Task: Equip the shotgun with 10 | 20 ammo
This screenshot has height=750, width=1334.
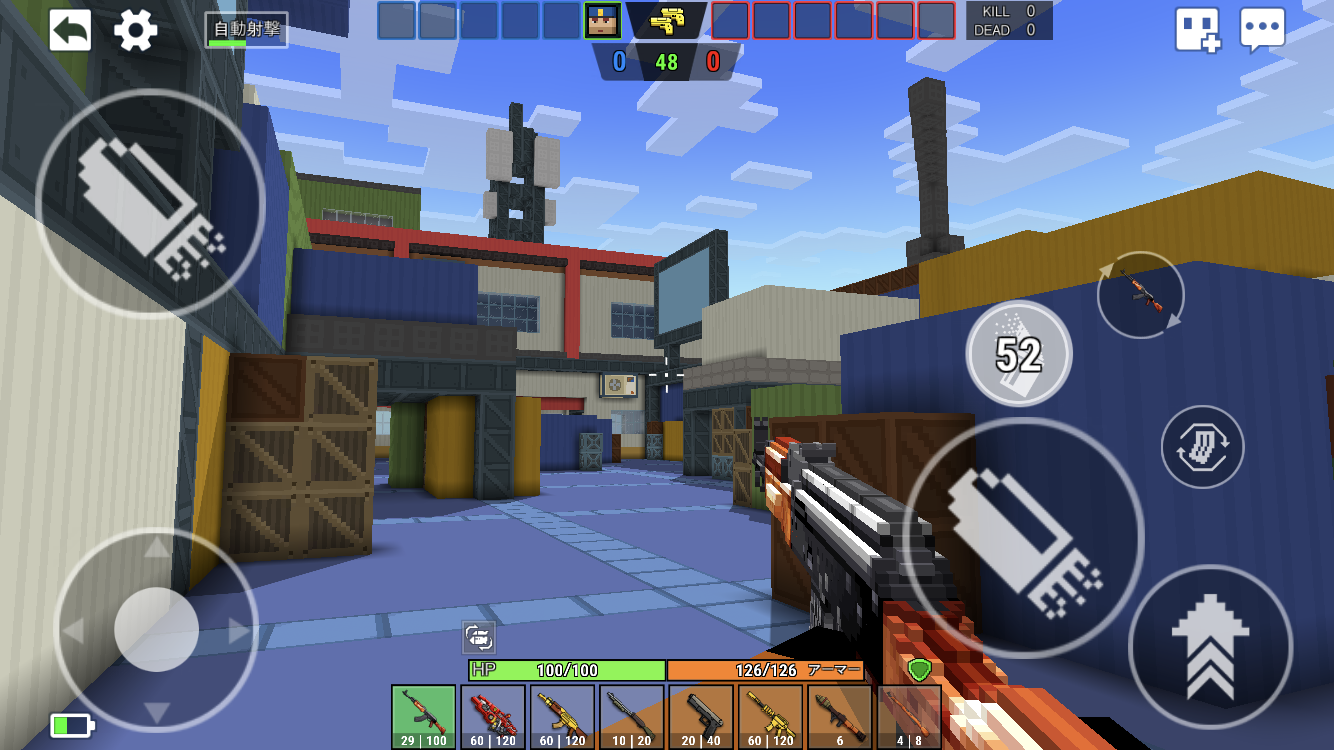Action: (x=632, y=716)
